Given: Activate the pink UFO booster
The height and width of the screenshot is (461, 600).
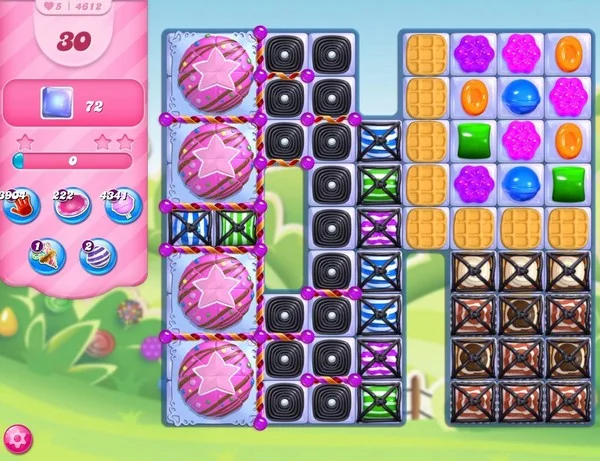Looking at the screenshot, I should coord(70,207).
